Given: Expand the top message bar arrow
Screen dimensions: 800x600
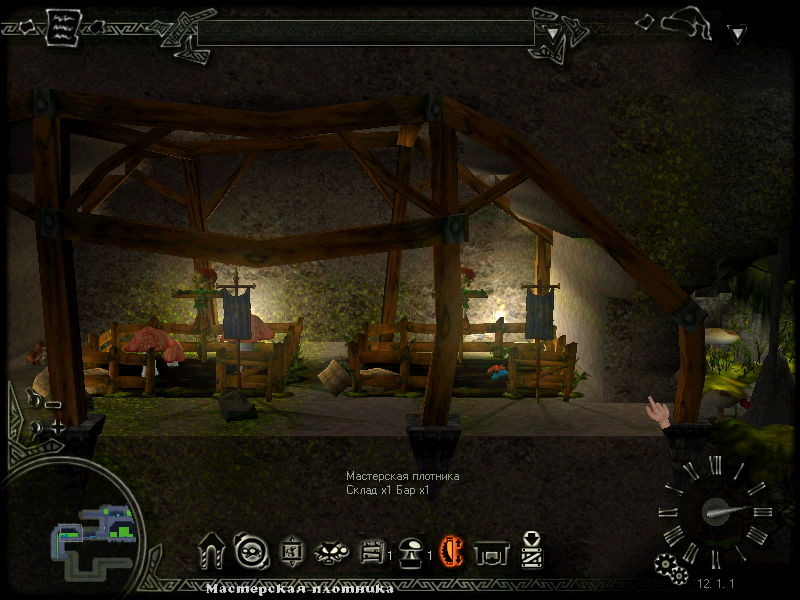Looking at the screenshot, I should [552, 32].
